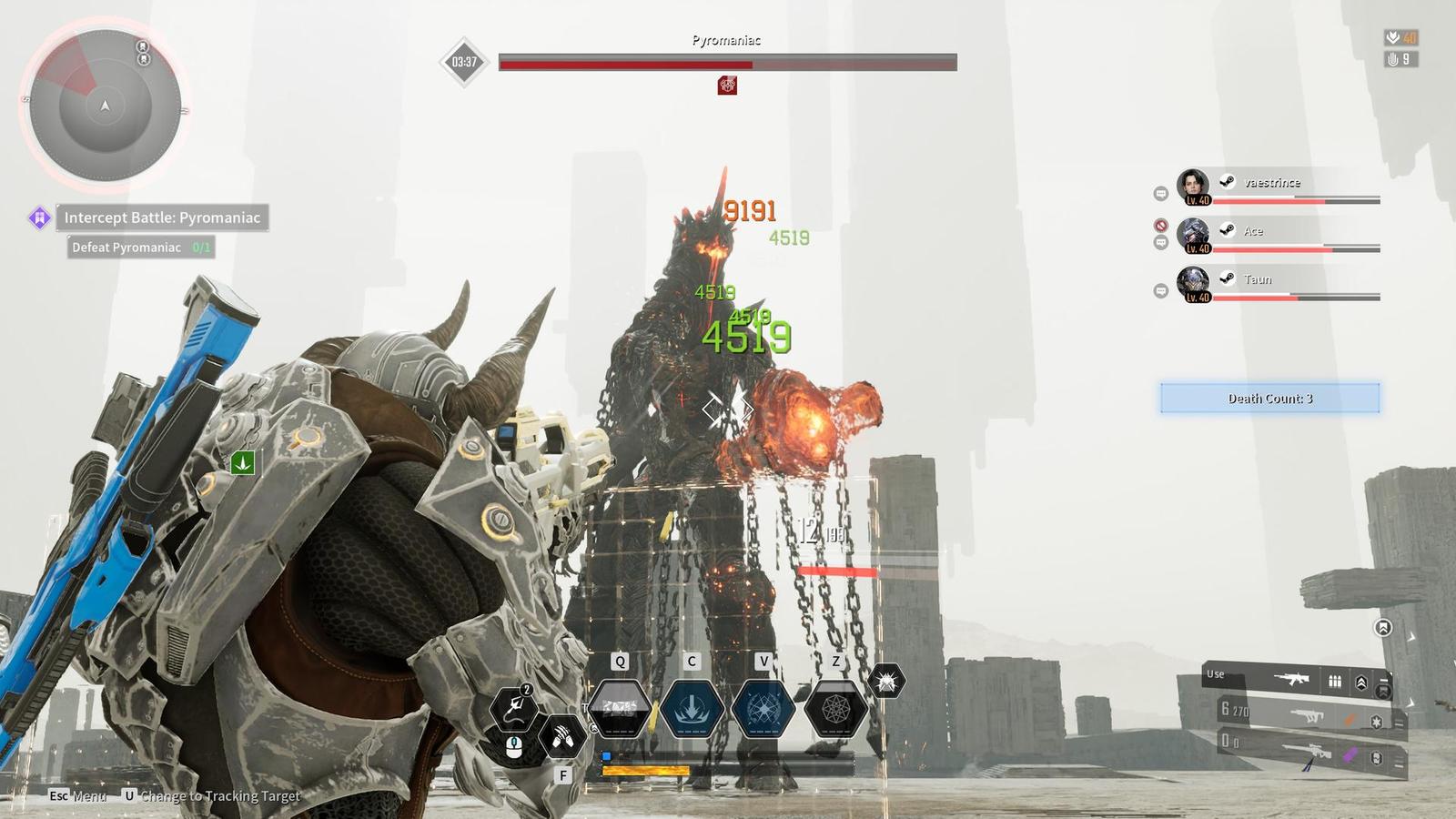Select Ace's party member portrait
Screen dimensions: 1456x819
[x=1193, y=235]
